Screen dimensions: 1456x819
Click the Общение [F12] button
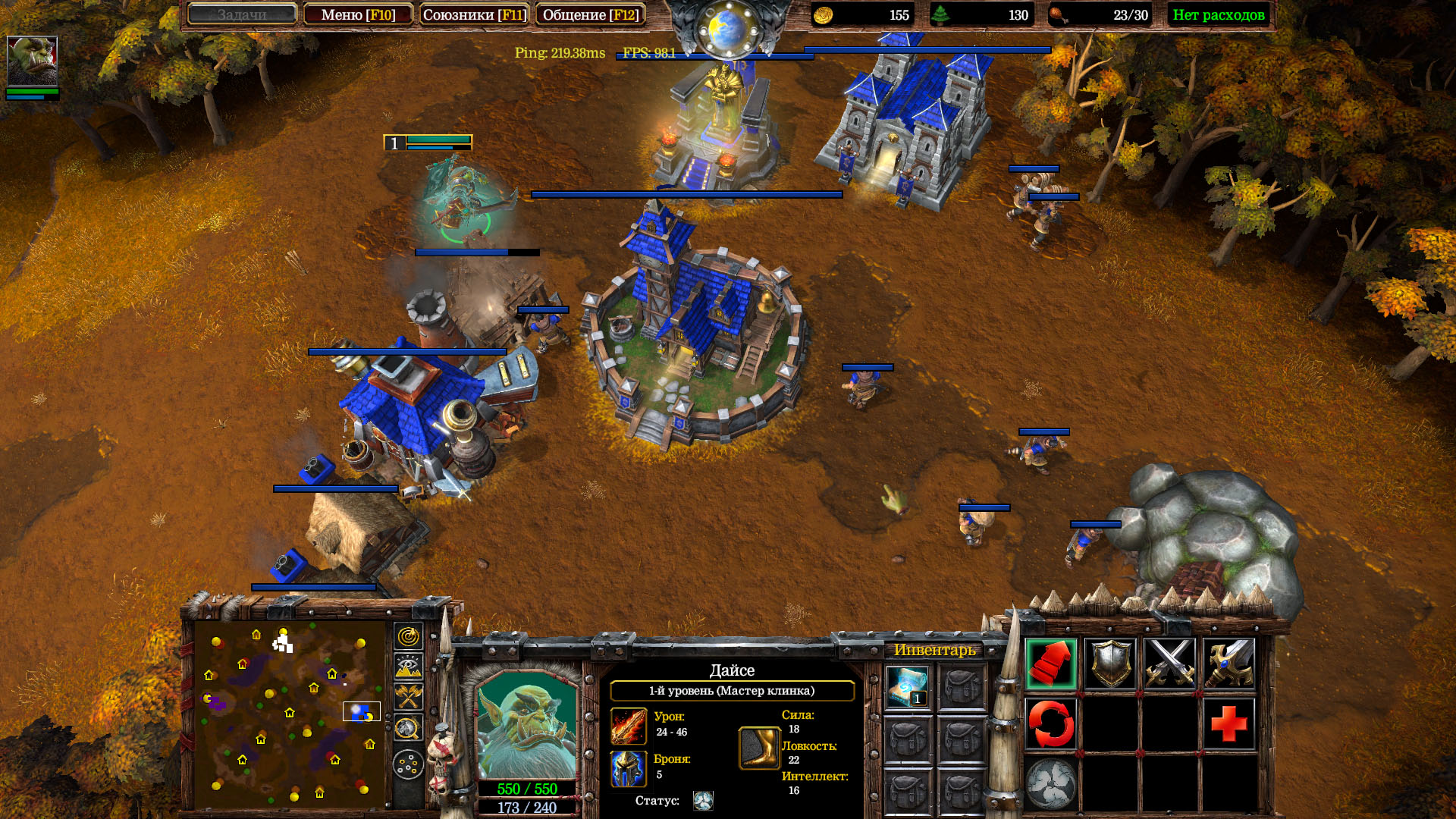pos(591,14)
